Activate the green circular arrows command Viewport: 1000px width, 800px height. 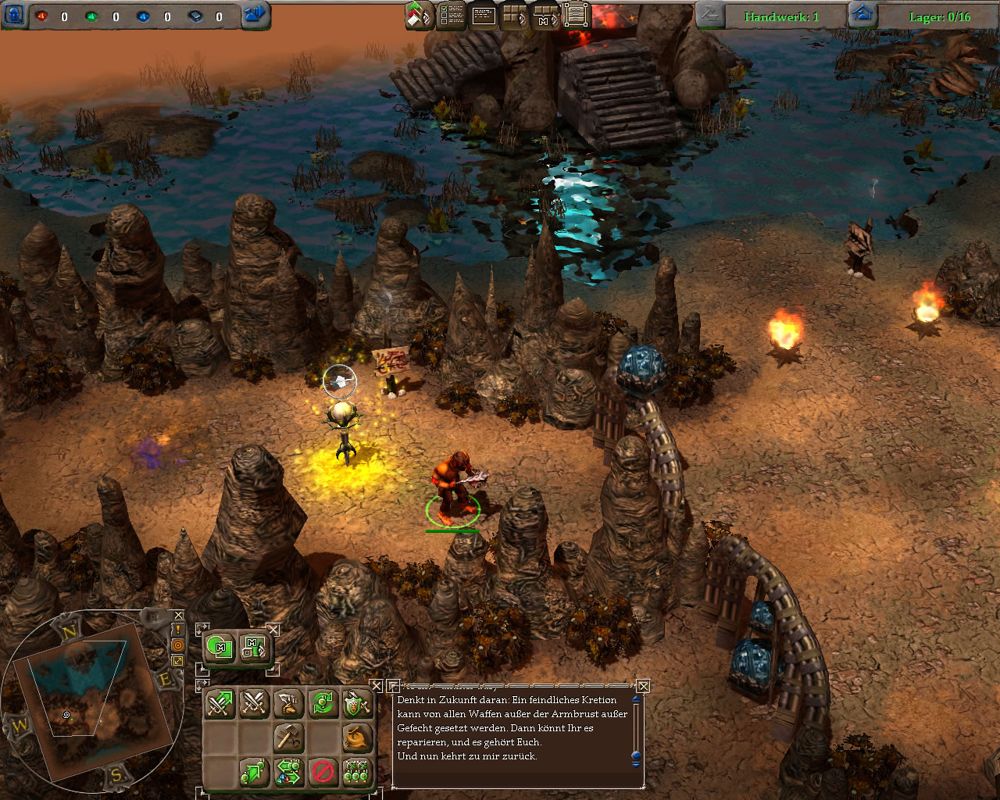[322, 704]
